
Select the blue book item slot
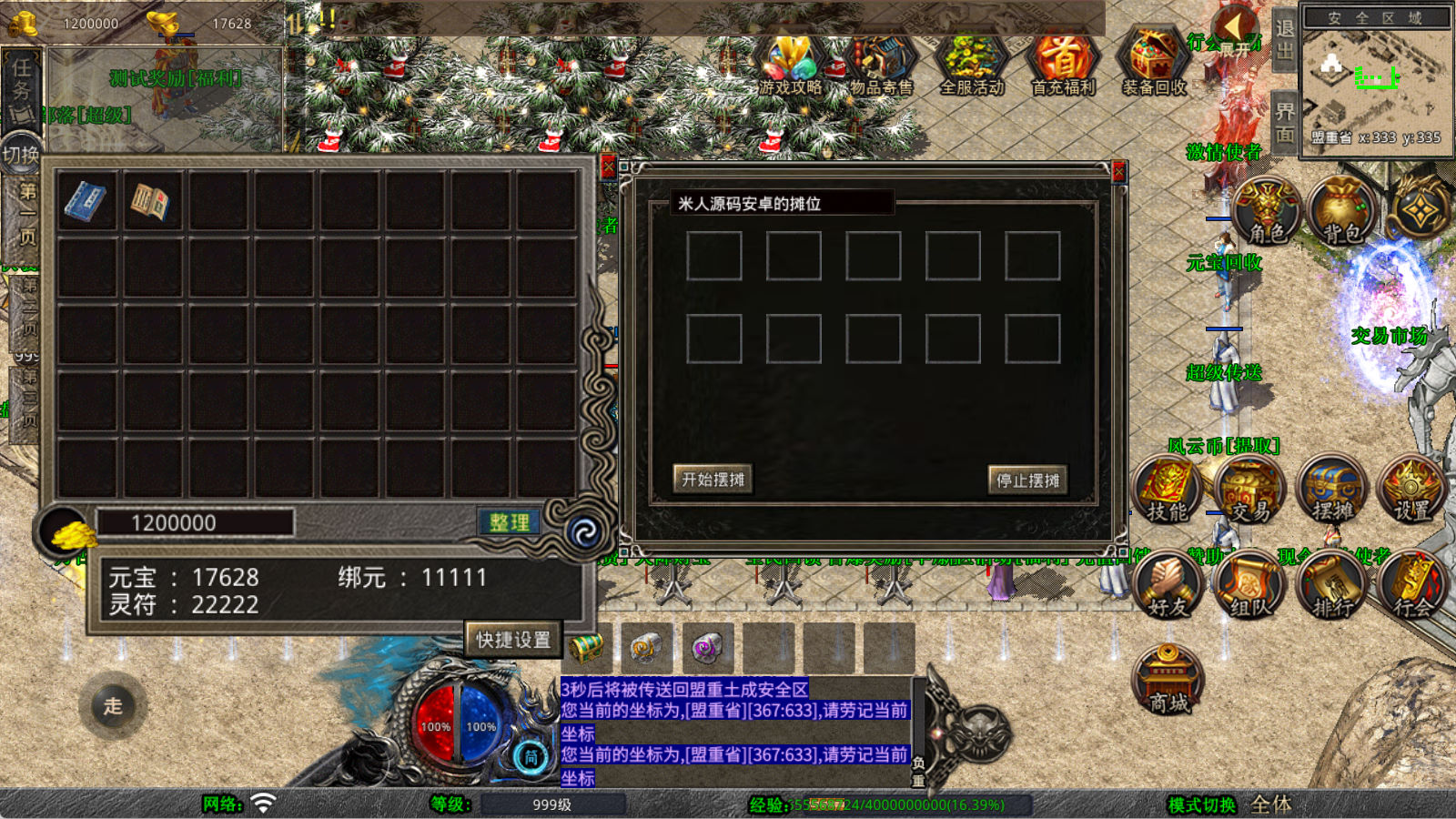pos(86,201)
